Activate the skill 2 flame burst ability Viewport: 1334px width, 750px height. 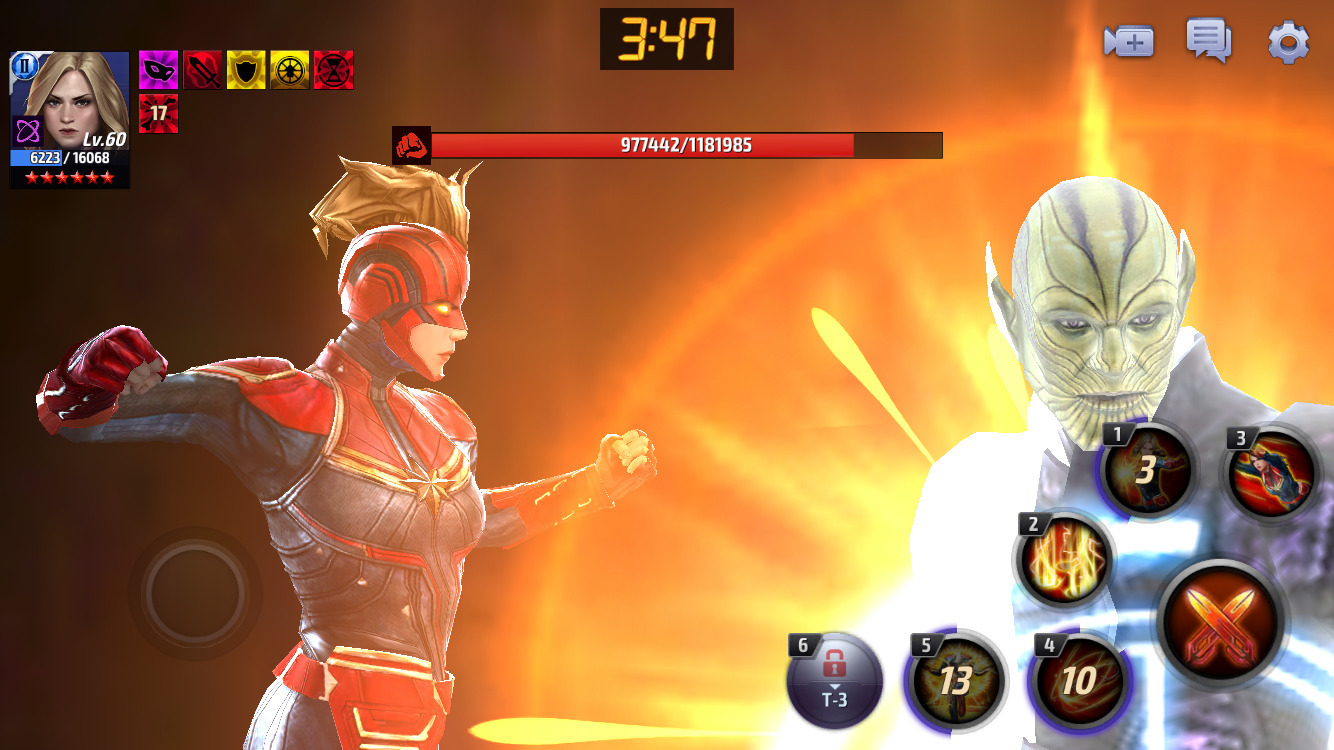click(x=1064, y=562)
